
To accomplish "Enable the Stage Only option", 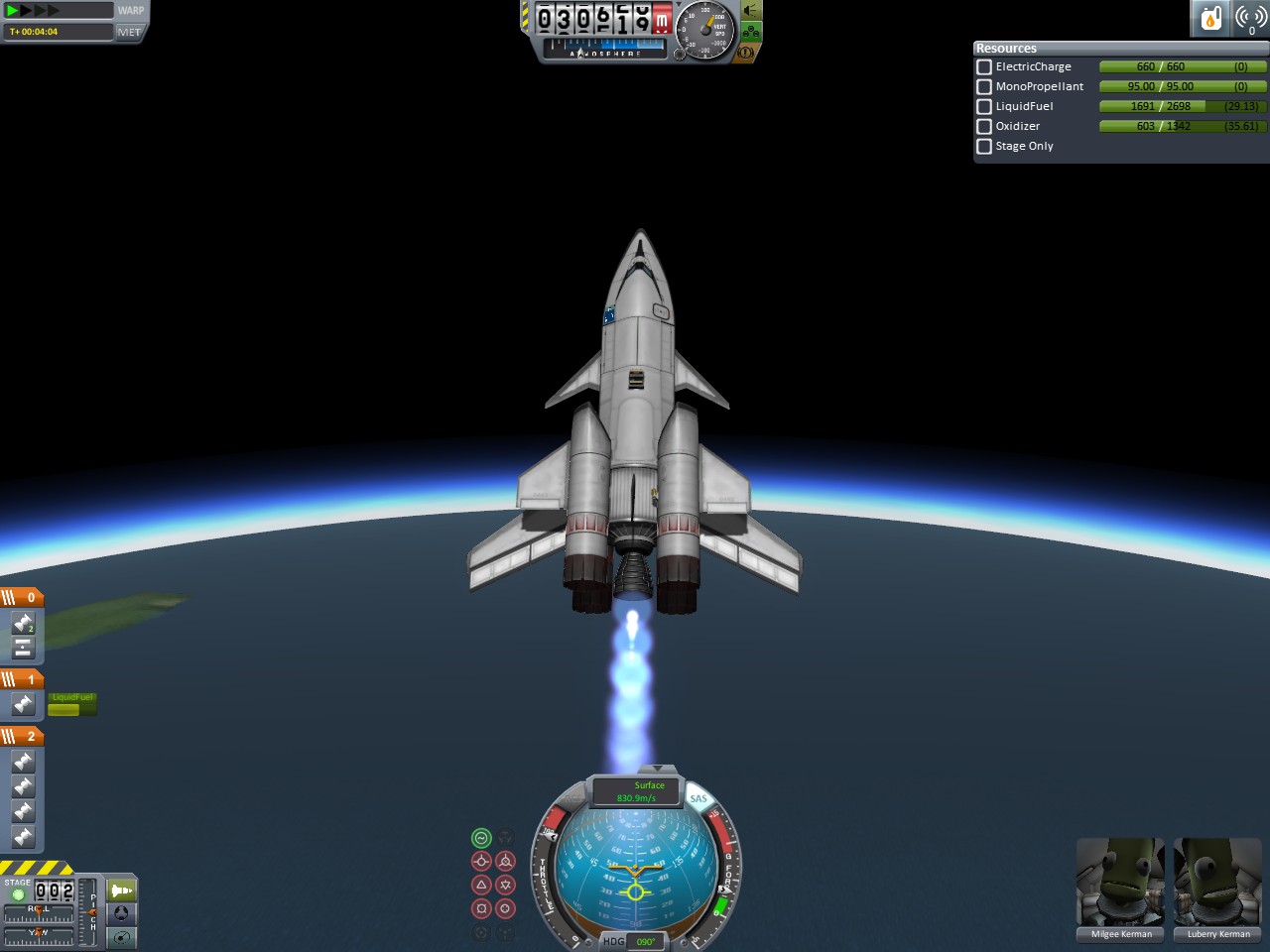I will (984, 147).
